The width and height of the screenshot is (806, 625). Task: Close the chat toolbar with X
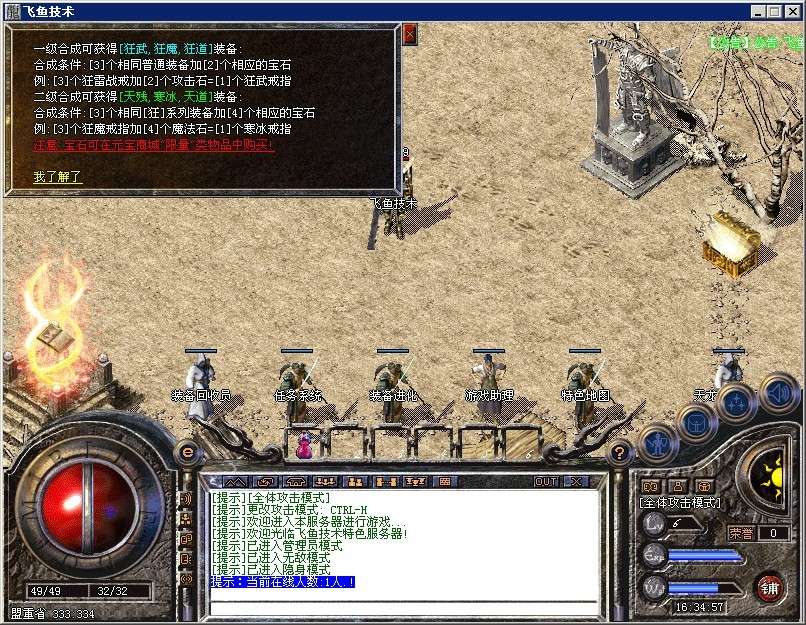pos(575,481)
